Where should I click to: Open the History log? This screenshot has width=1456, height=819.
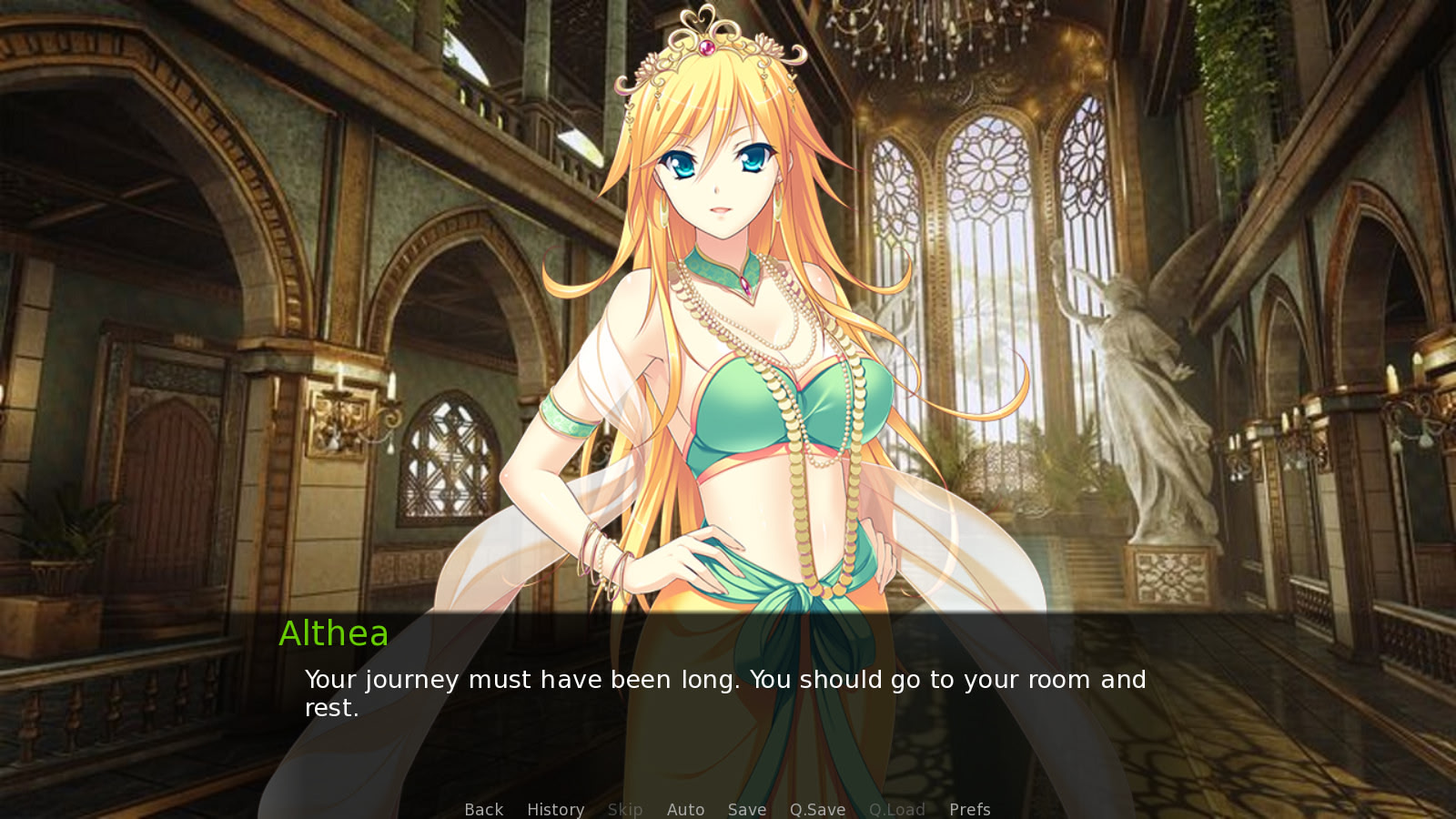pyautogui.click(x=555, y=809)
